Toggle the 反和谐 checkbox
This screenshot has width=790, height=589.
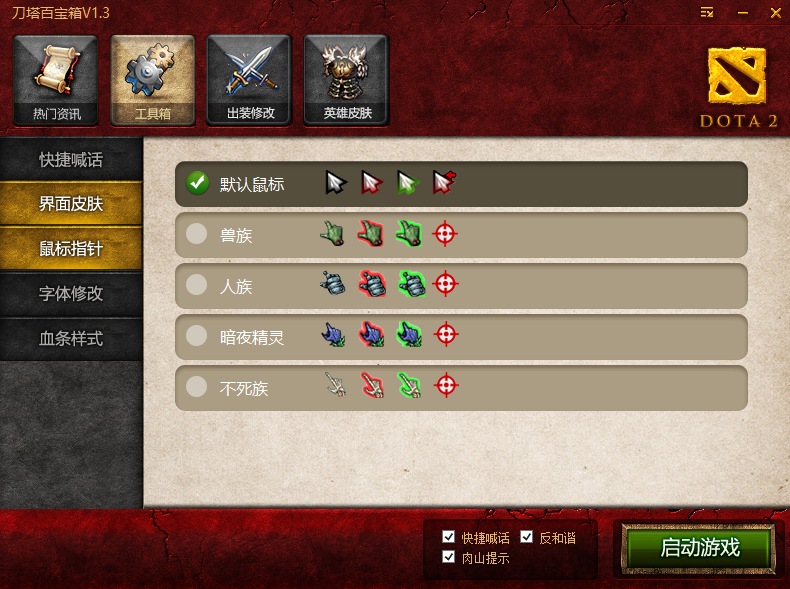(x=527, y=538)
